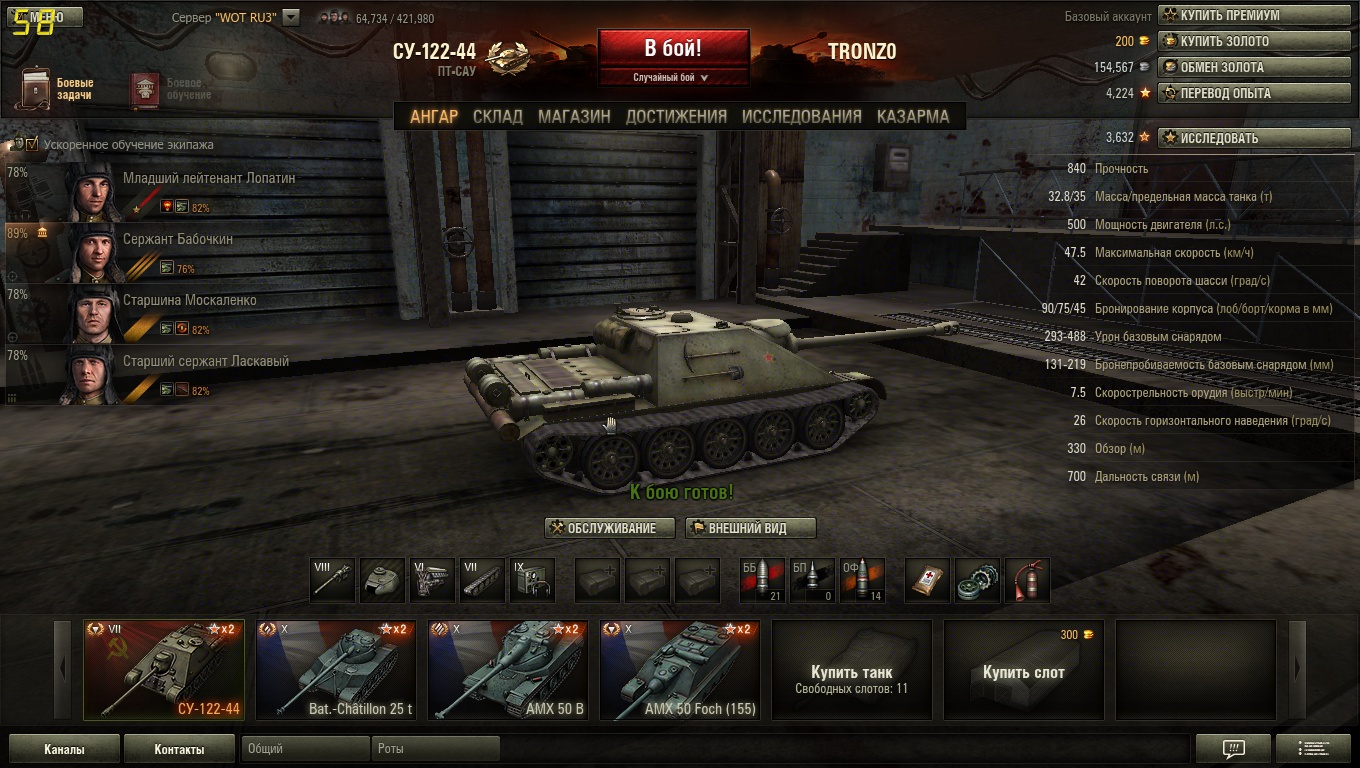Image resolution: width=1360 pixels, height=768 pixels.
Task: Open the Казарма tab
Action: click(x=912, y=116)
